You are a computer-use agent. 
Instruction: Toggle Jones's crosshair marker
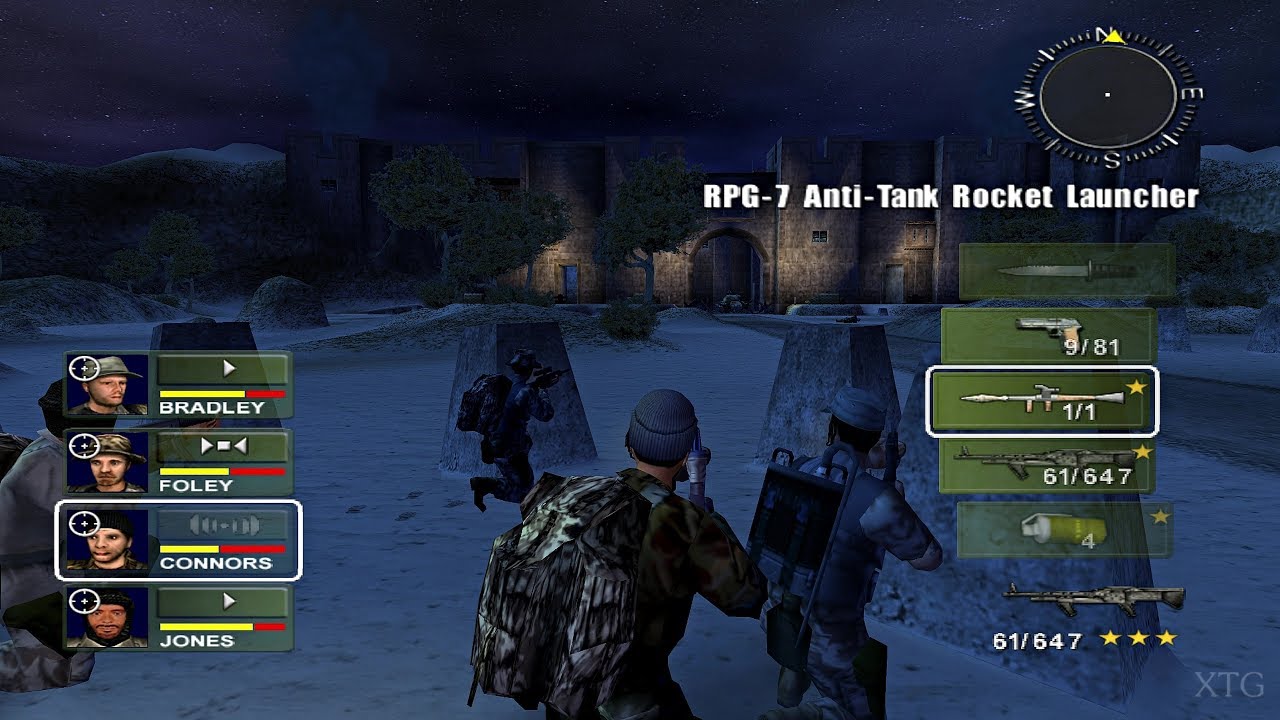[x=83, y=601]
